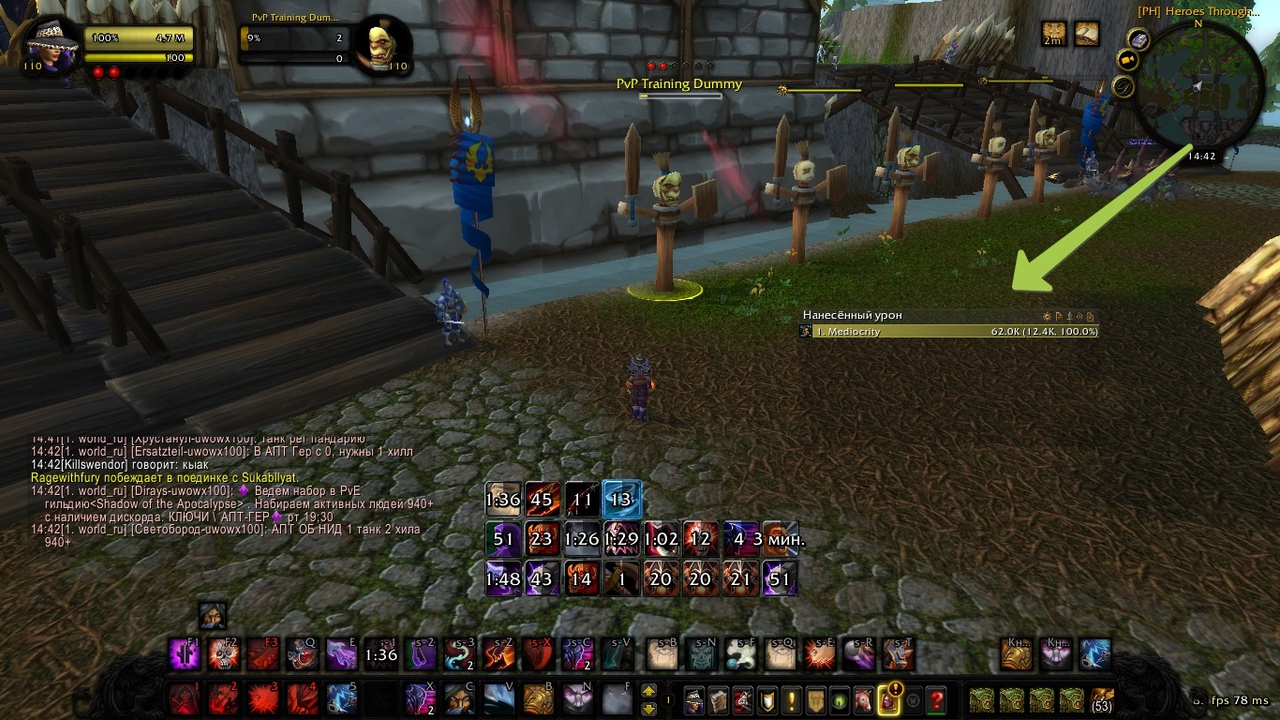Open the character info micro menu button

(694, 700)
